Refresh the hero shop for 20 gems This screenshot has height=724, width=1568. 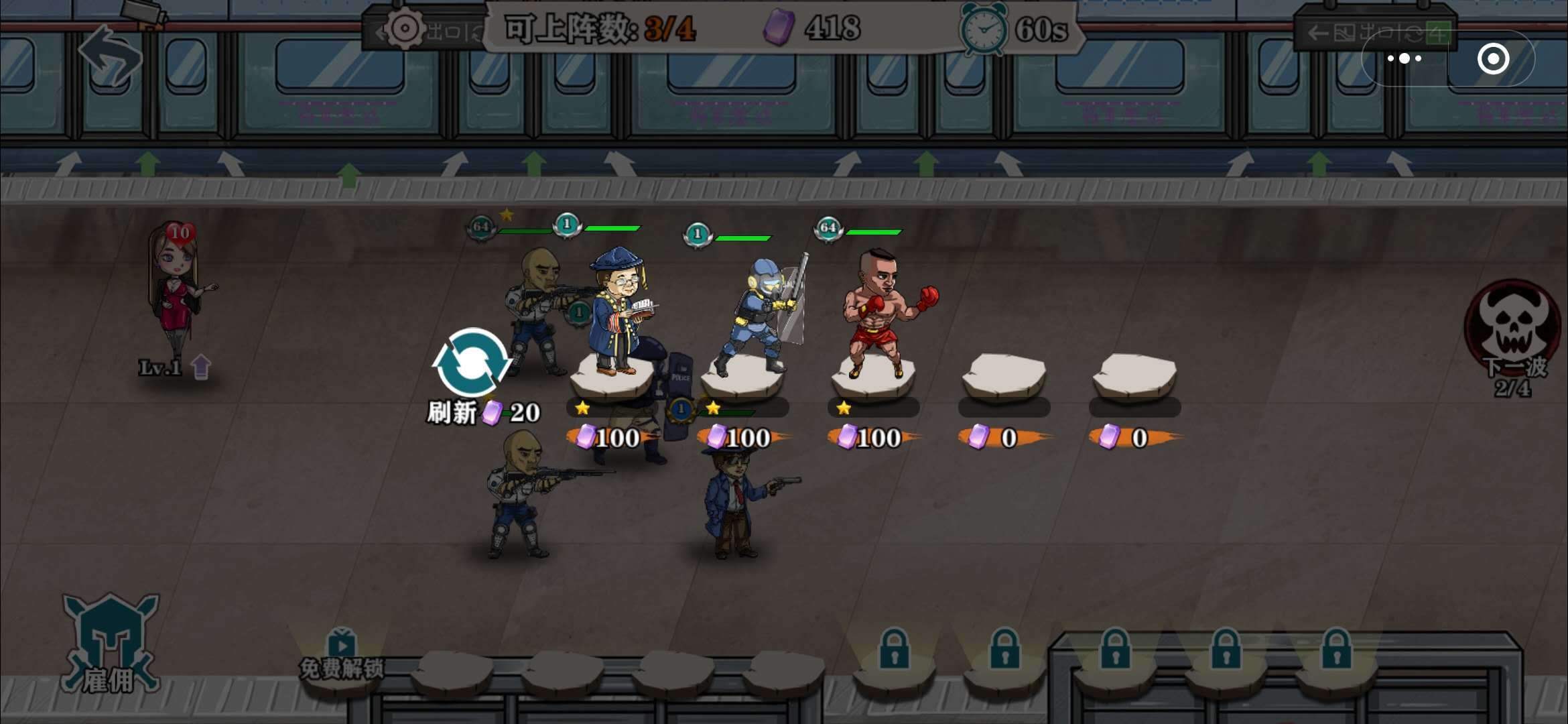click(x=472, y=364)
